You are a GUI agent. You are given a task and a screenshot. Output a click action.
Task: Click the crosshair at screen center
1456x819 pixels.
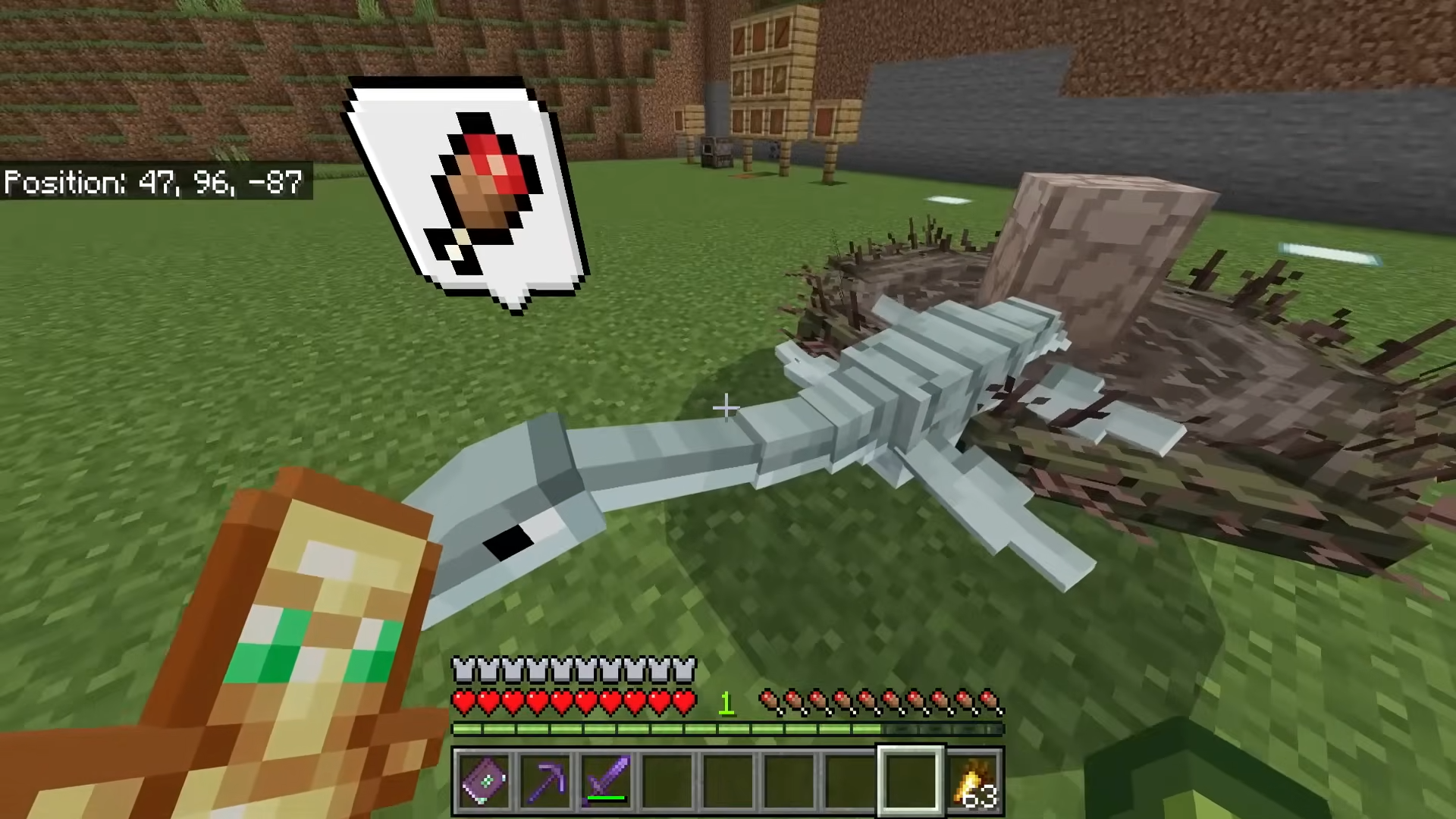(726, 408)
